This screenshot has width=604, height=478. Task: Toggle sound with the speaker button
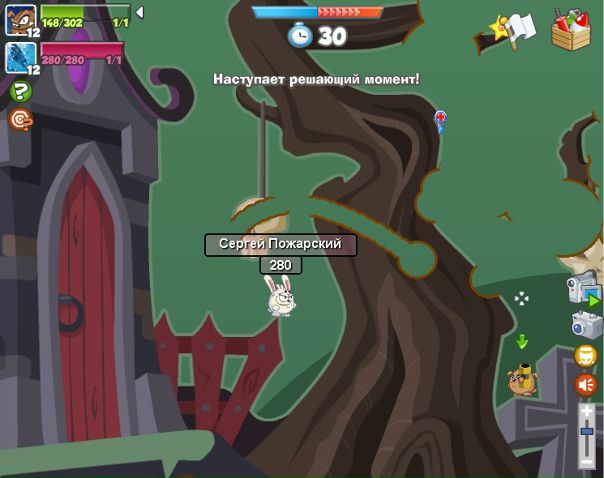(586, 385)
